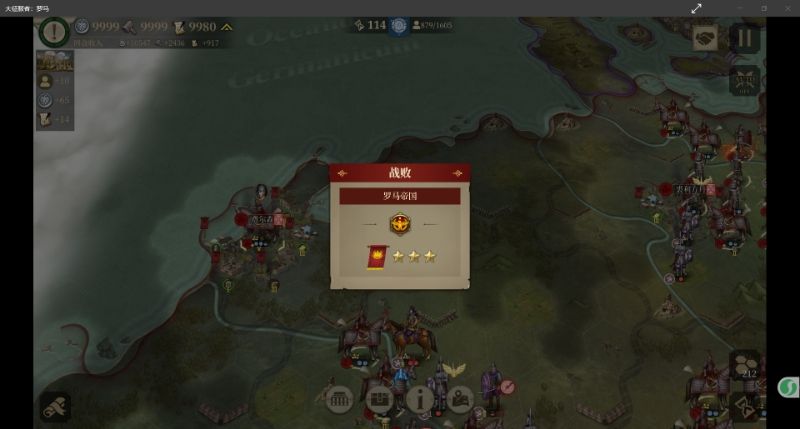Open the map scroll button at bottom left
The height and width of the screenshot is (429, 800).
coord(55,405)
